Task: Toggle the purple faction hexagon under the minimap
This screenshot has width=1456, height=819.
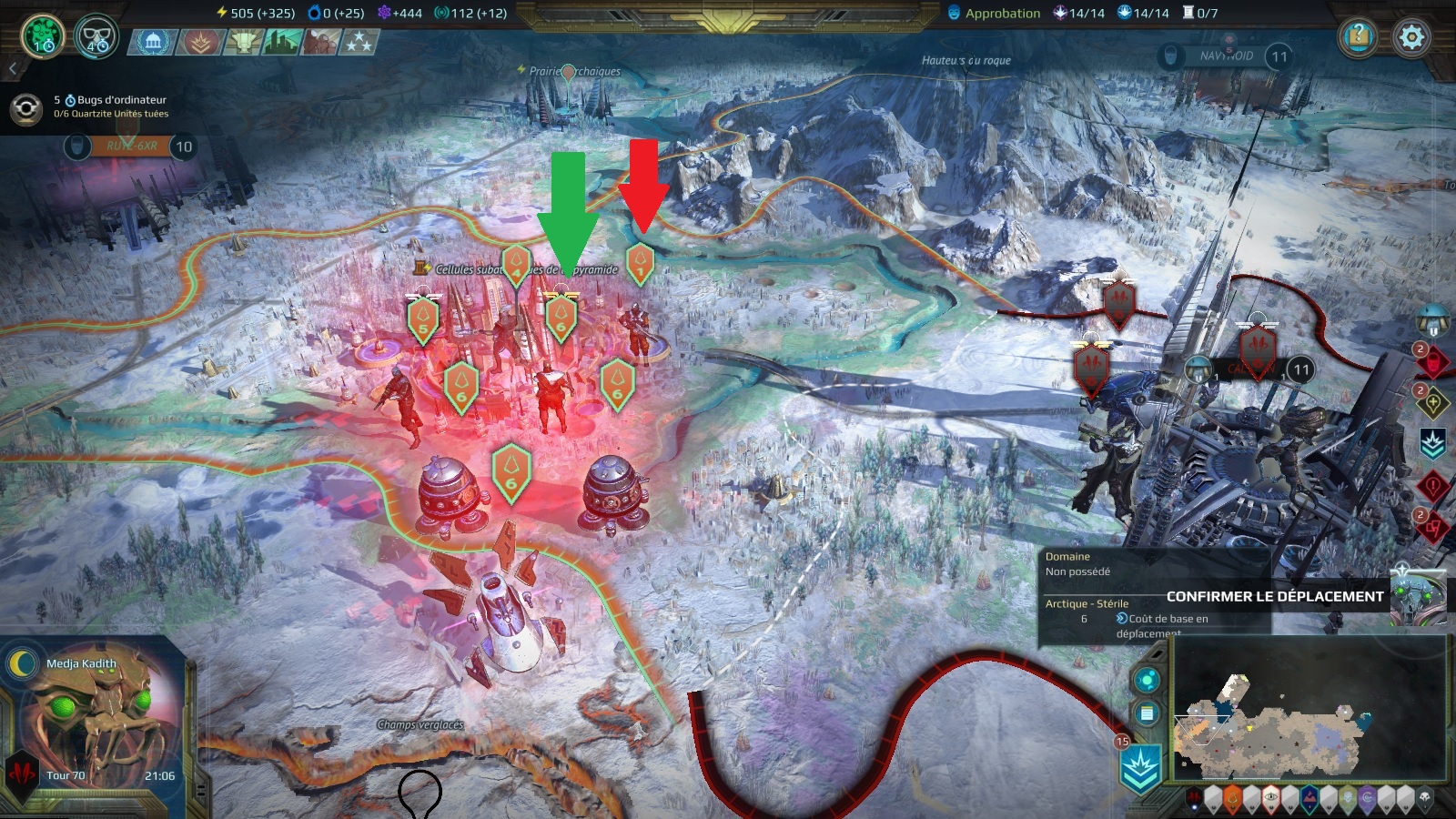Action: (x=1367, y=798)
